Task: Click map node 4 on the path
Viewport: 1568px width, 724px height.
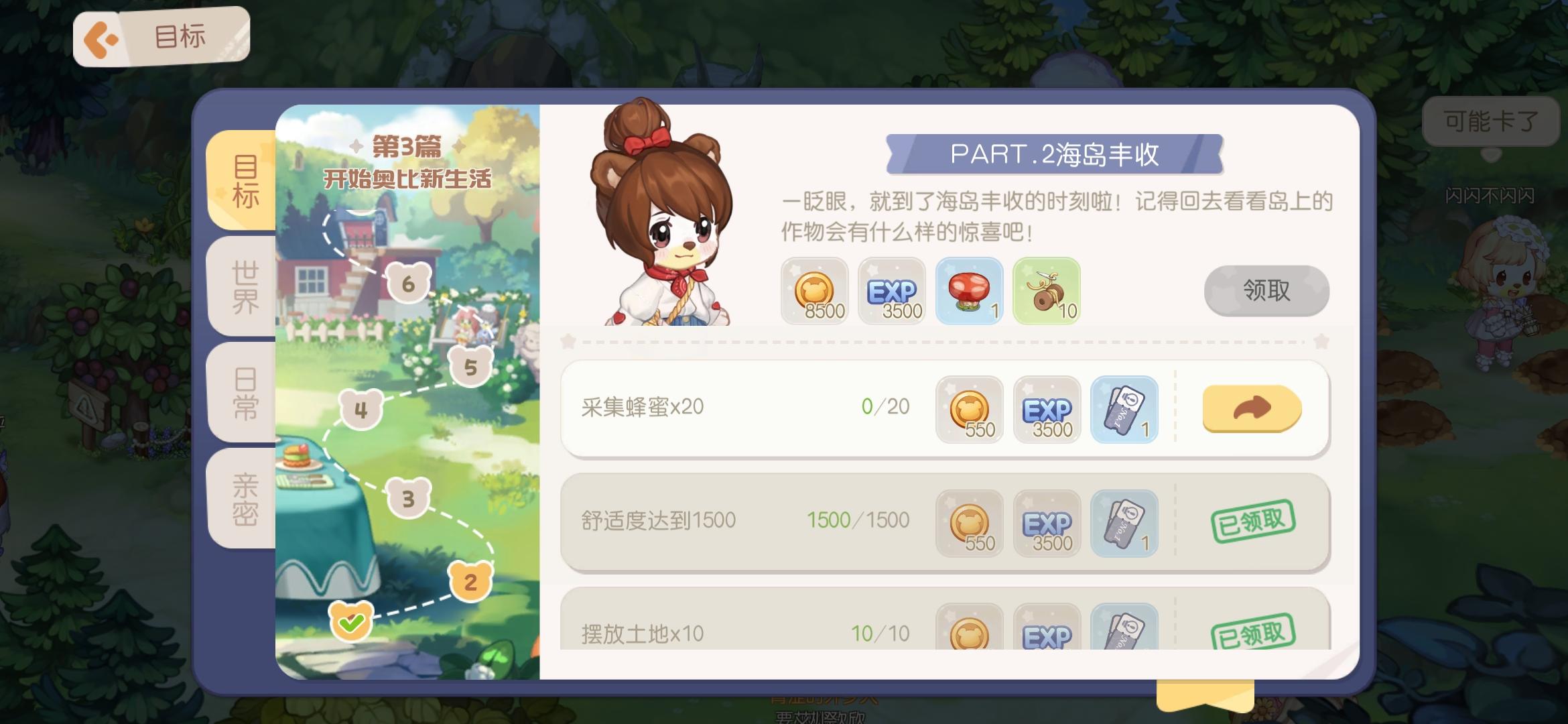Action: click(x=360, y=409)
